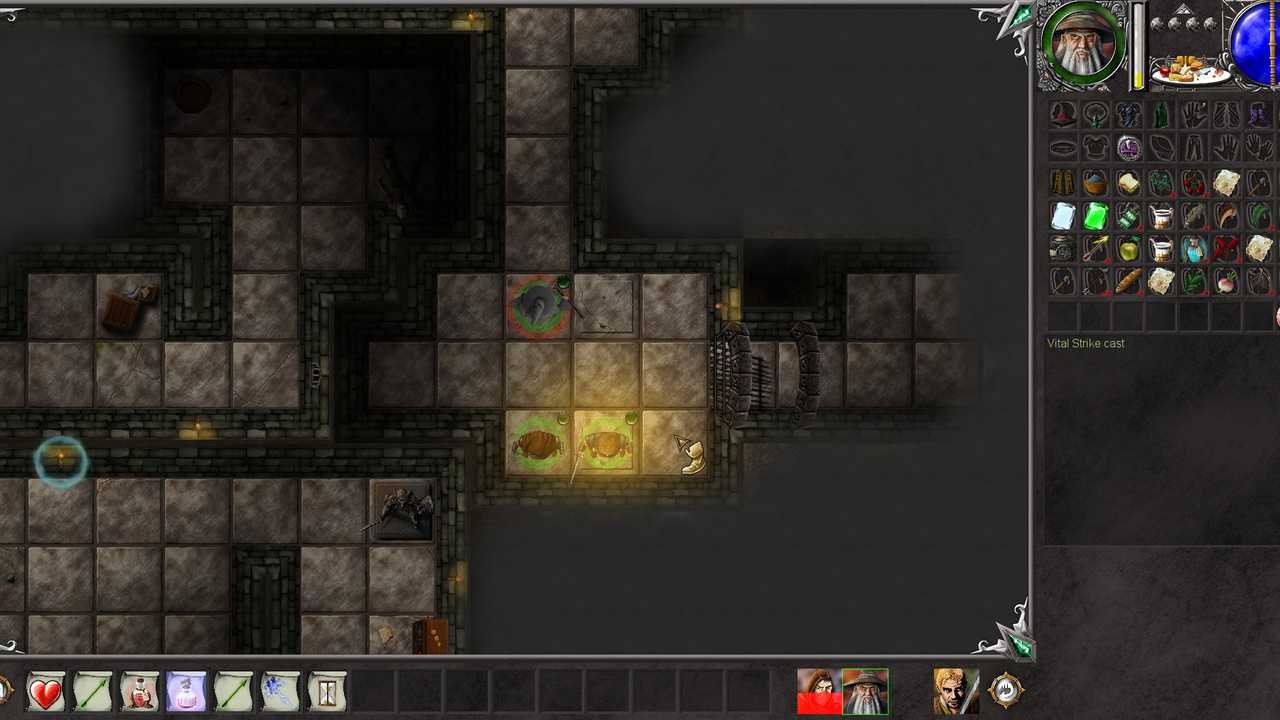Viewport: 1280px width, 720px height.
Task: Select the bearded wizard portrait in party bar
Action: pos(865,692)
